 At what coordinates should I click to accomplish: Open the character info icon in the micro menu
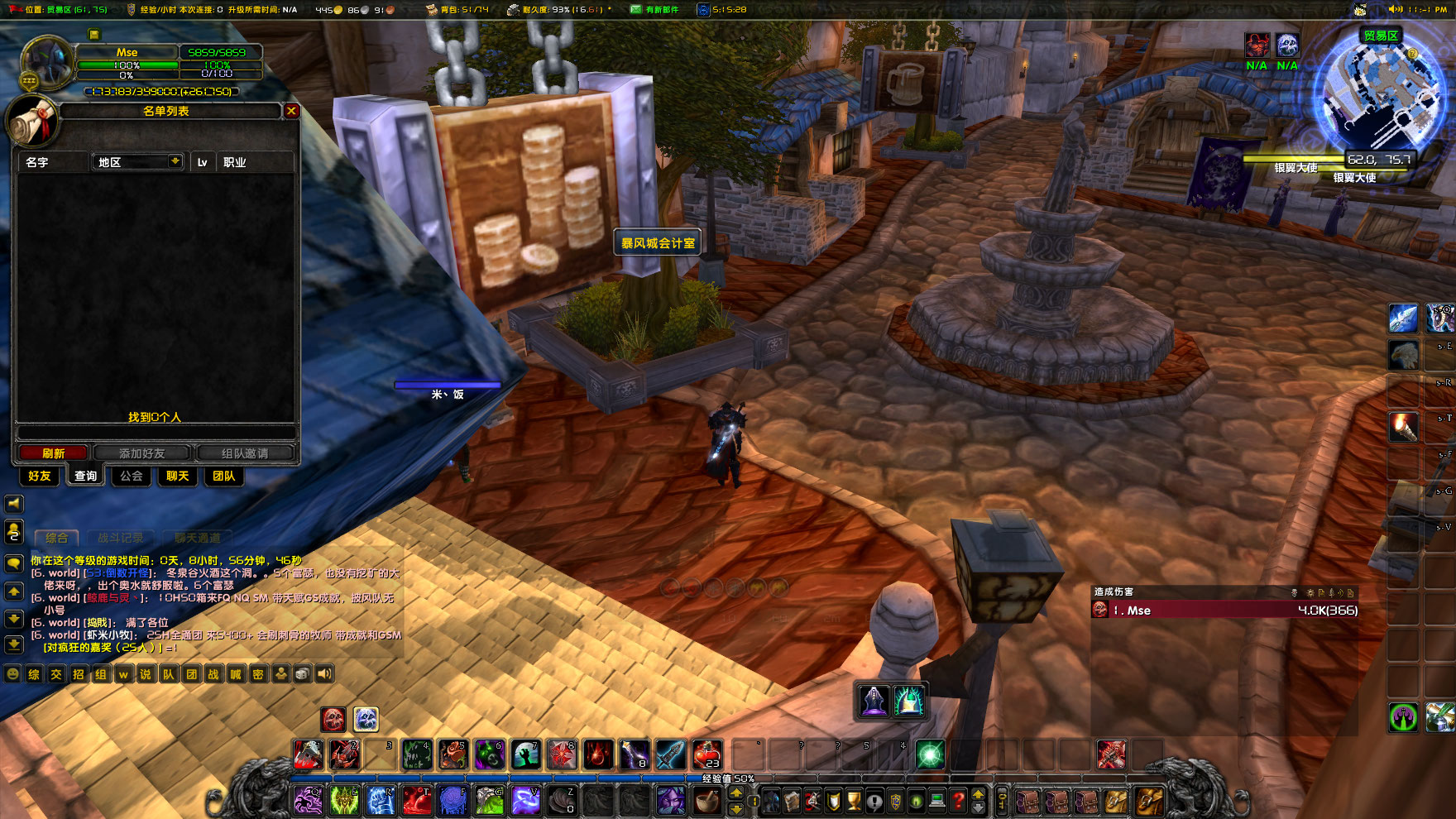tap(772, 800)
